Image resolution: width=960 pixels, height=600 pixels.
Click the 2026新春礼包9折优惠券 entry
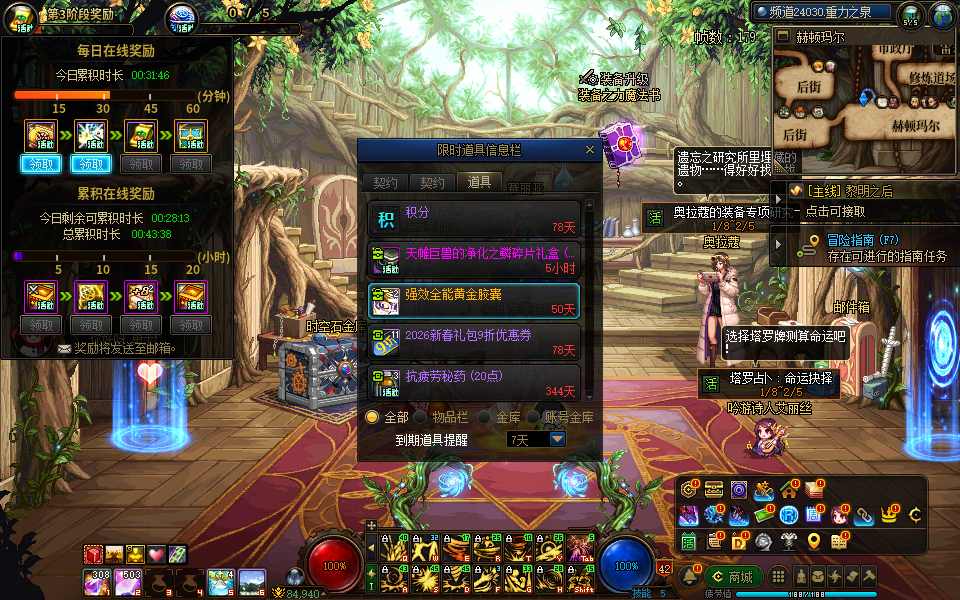pyautogui.click(x=474, y=341)
